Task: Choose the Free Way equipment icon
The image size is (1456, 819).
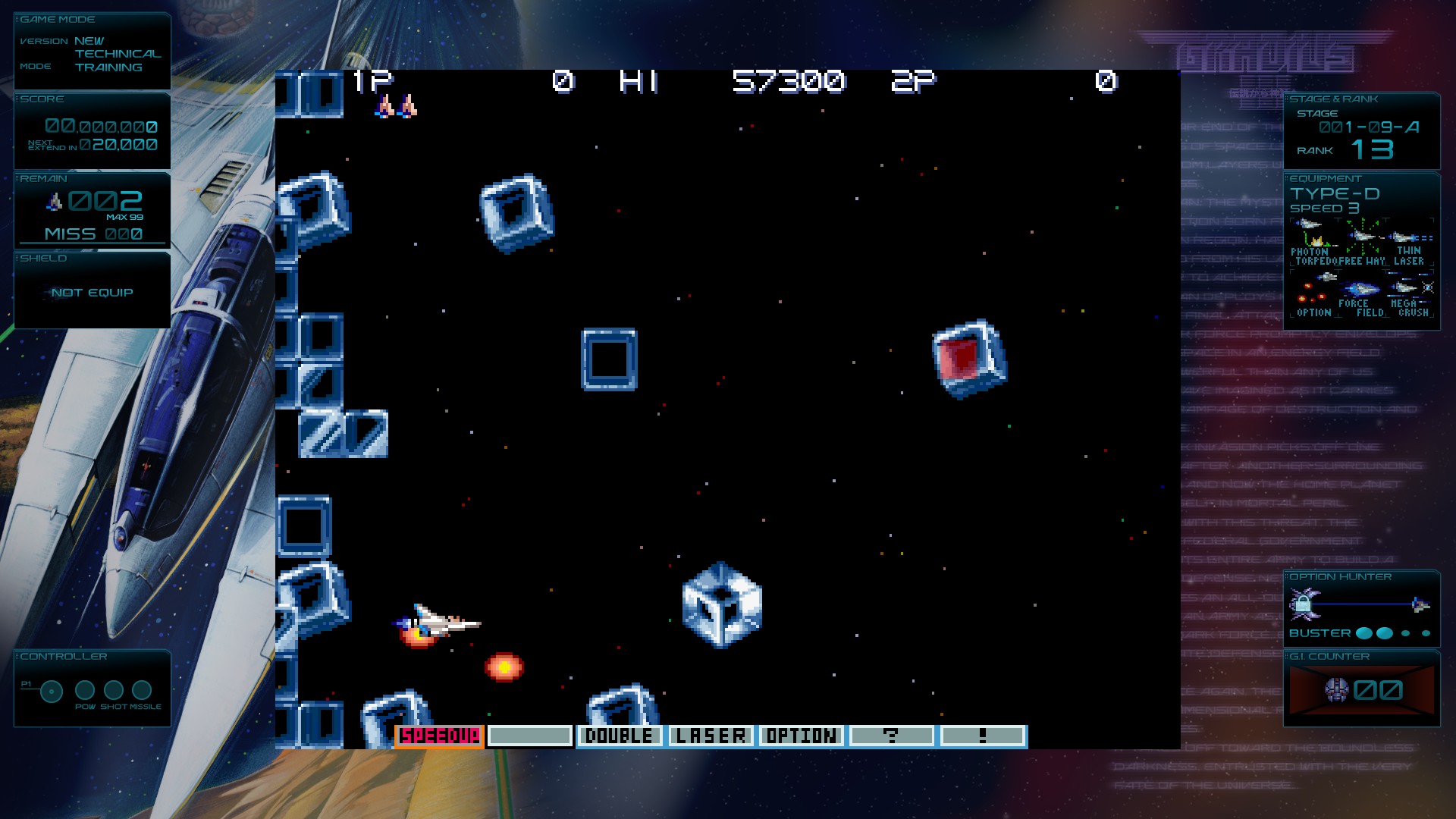Action: tap(1362, 242)
